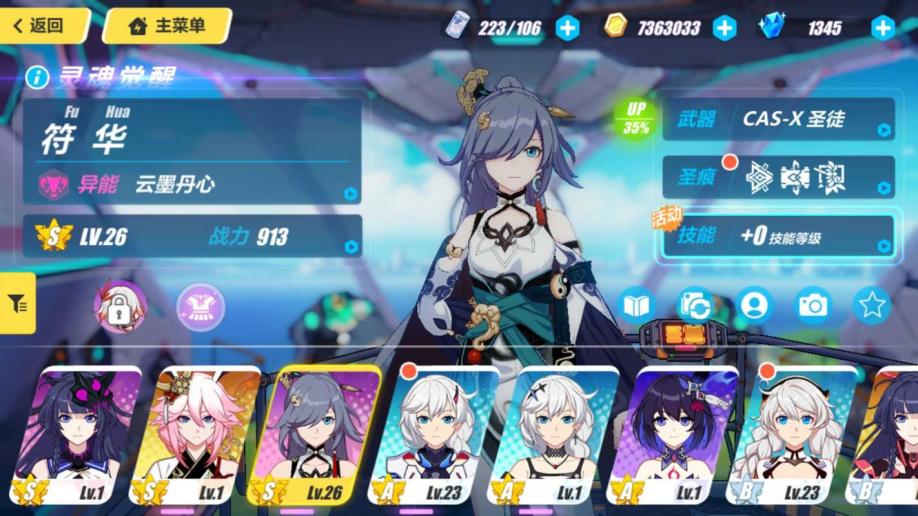Open the outfit wardrobe icon
This screenshot has width=918, height=516.
point(200,305)
